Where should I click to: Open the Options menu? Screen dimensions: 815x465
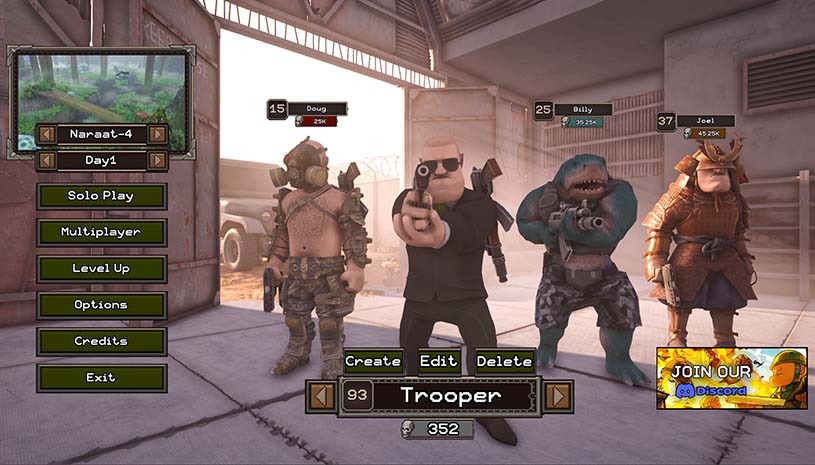click(x=101, y=305)
